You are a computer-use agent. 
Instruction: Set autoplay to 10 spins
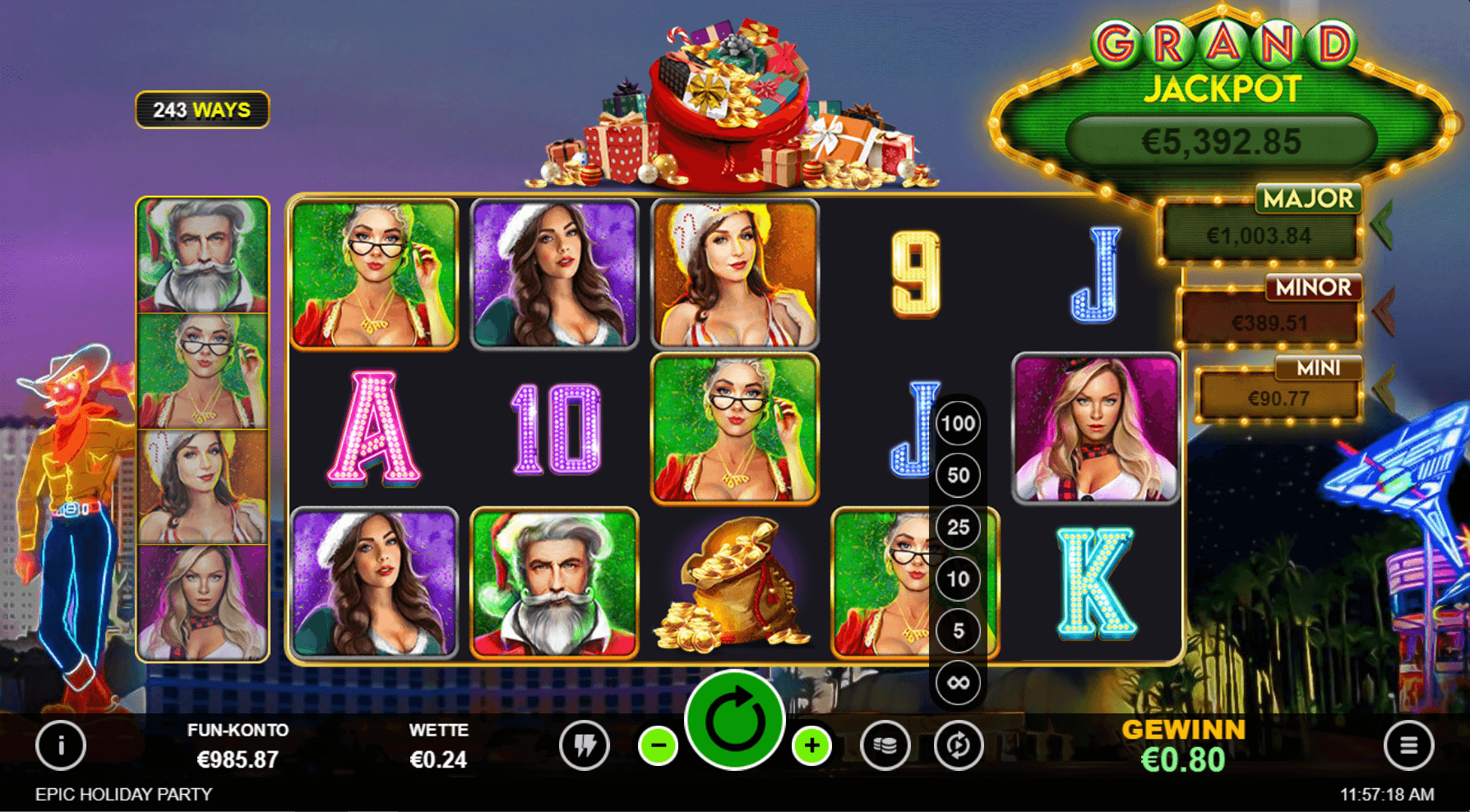(958, 579)
